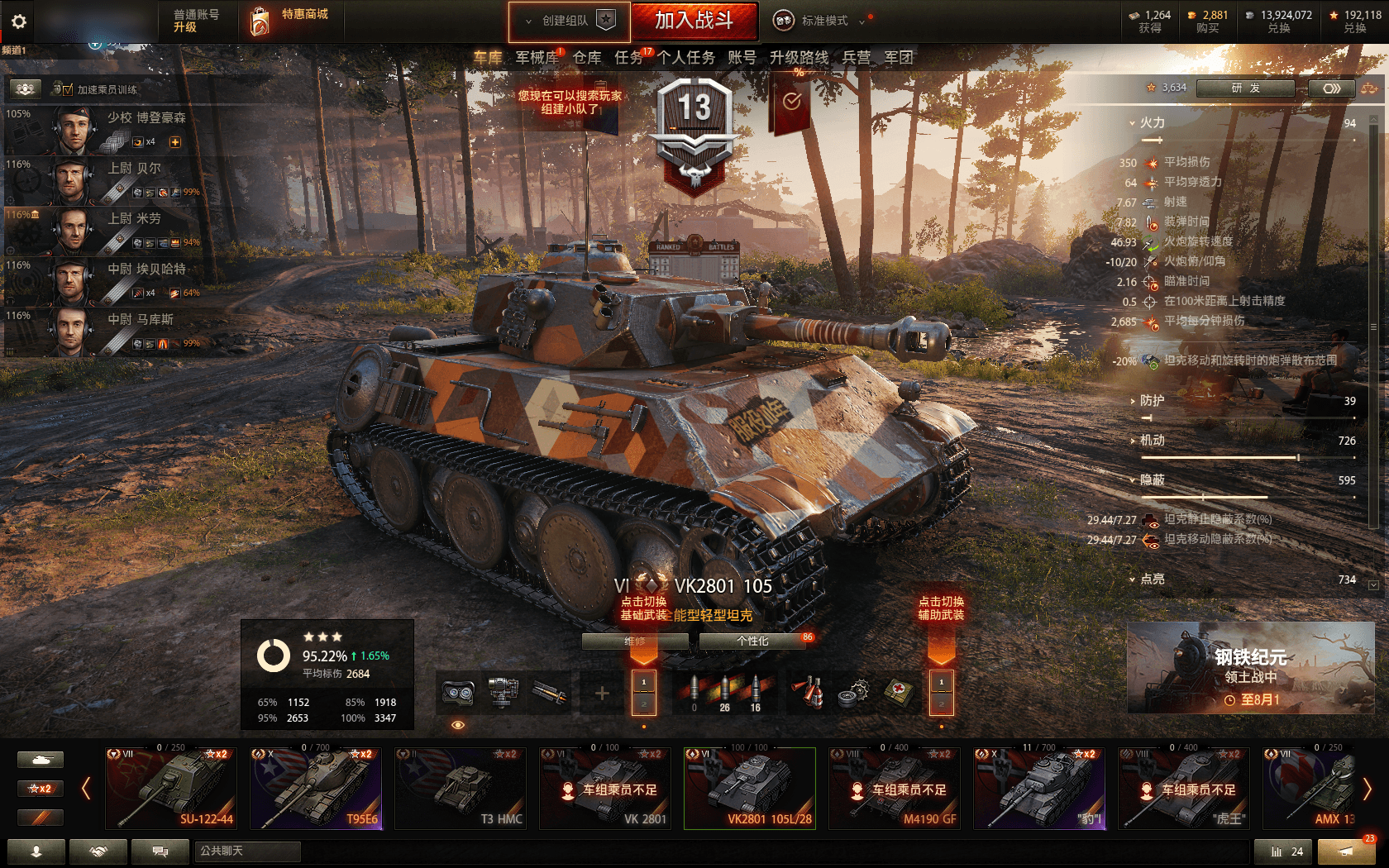This screenshot has width=1389, height=868.
Task: Open the 仓库 depot tab
Action: 587,58
